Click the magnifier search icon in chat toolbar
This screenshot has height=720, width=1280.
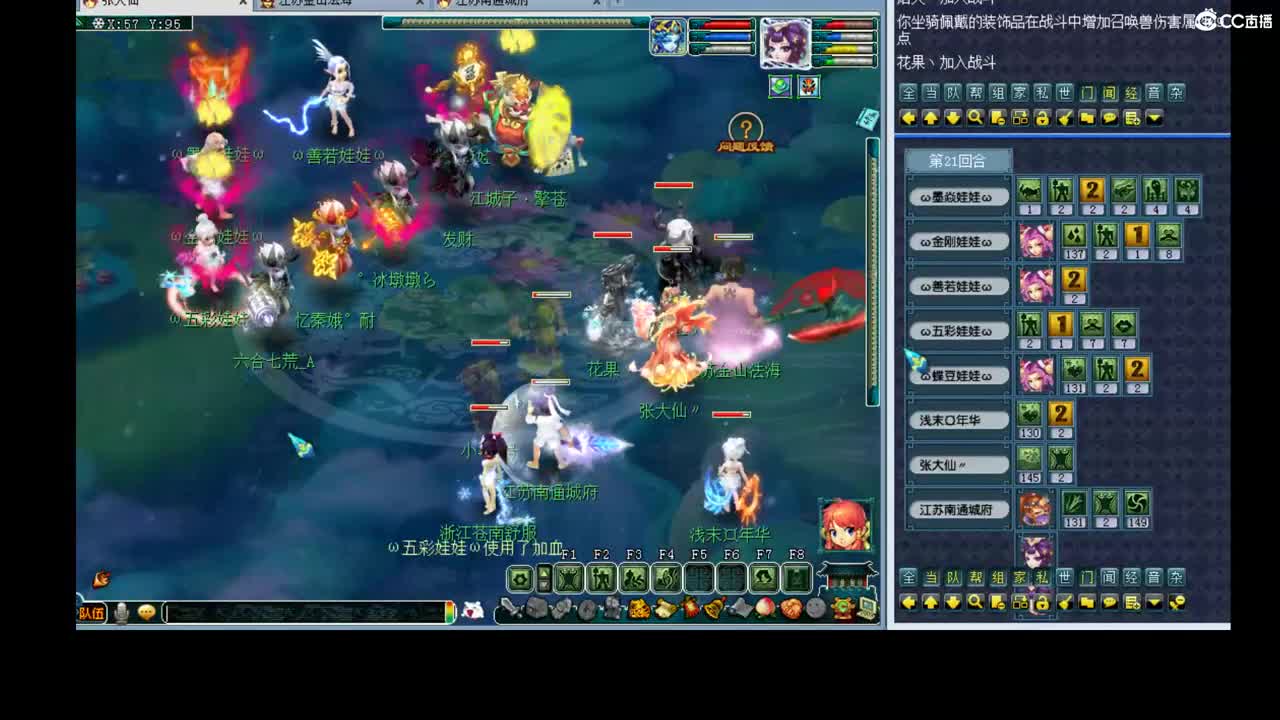976,117
